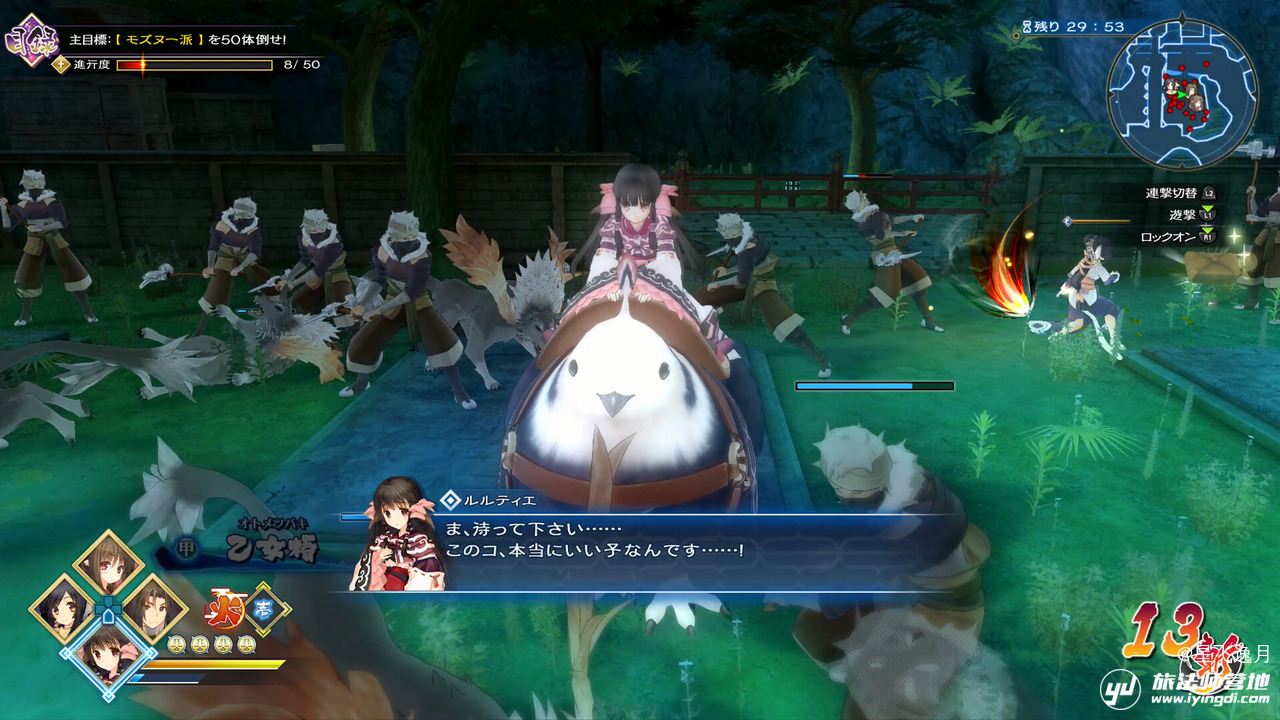Select the active blue-framed character portrait
This screenshot has height=720, width=1280.
point(107,655)
